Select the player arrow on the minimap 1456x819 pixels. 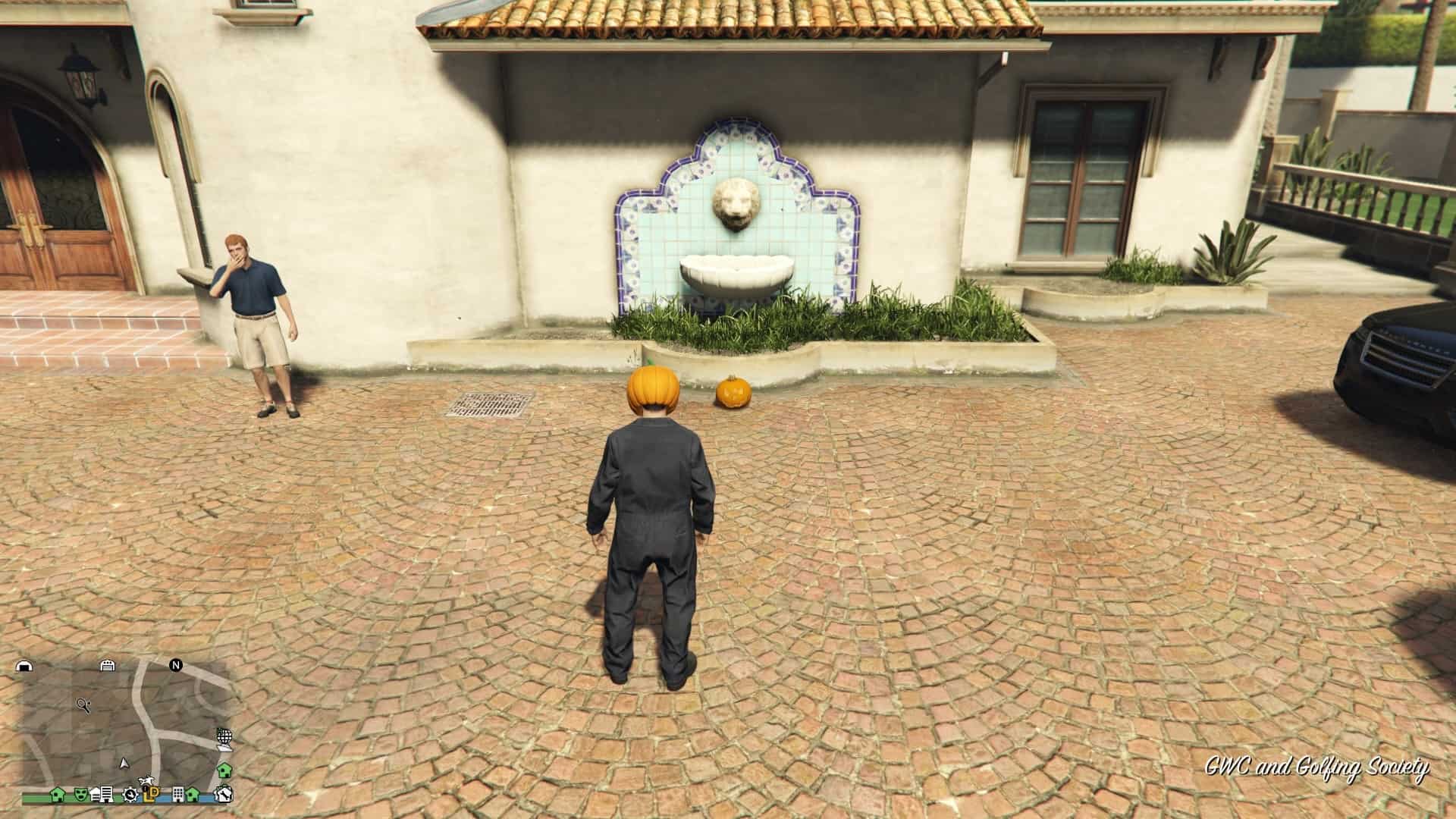click(124, 764)
